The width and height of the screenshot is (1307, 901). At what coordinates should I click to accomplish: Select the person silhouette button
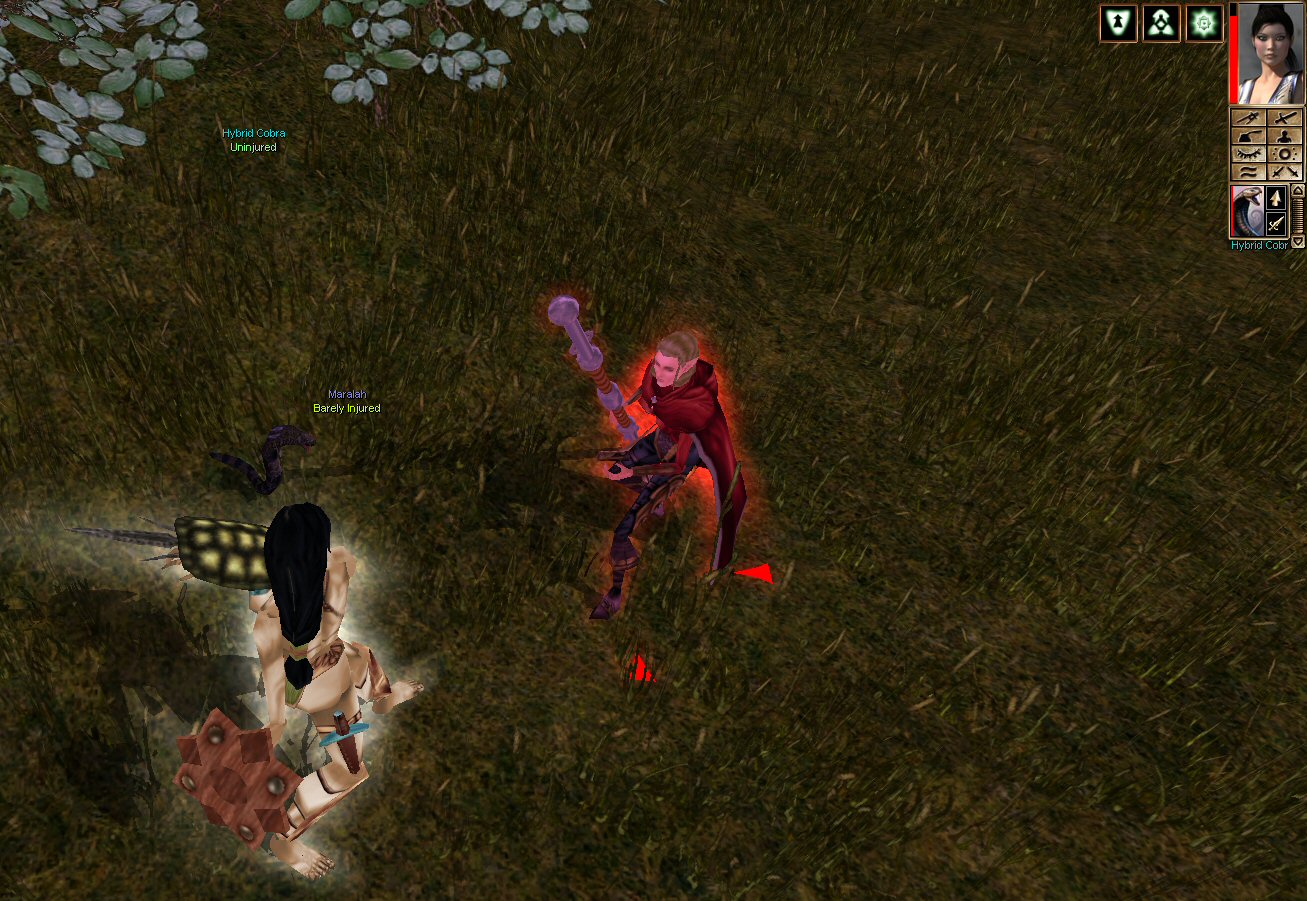coord(1285,136)
